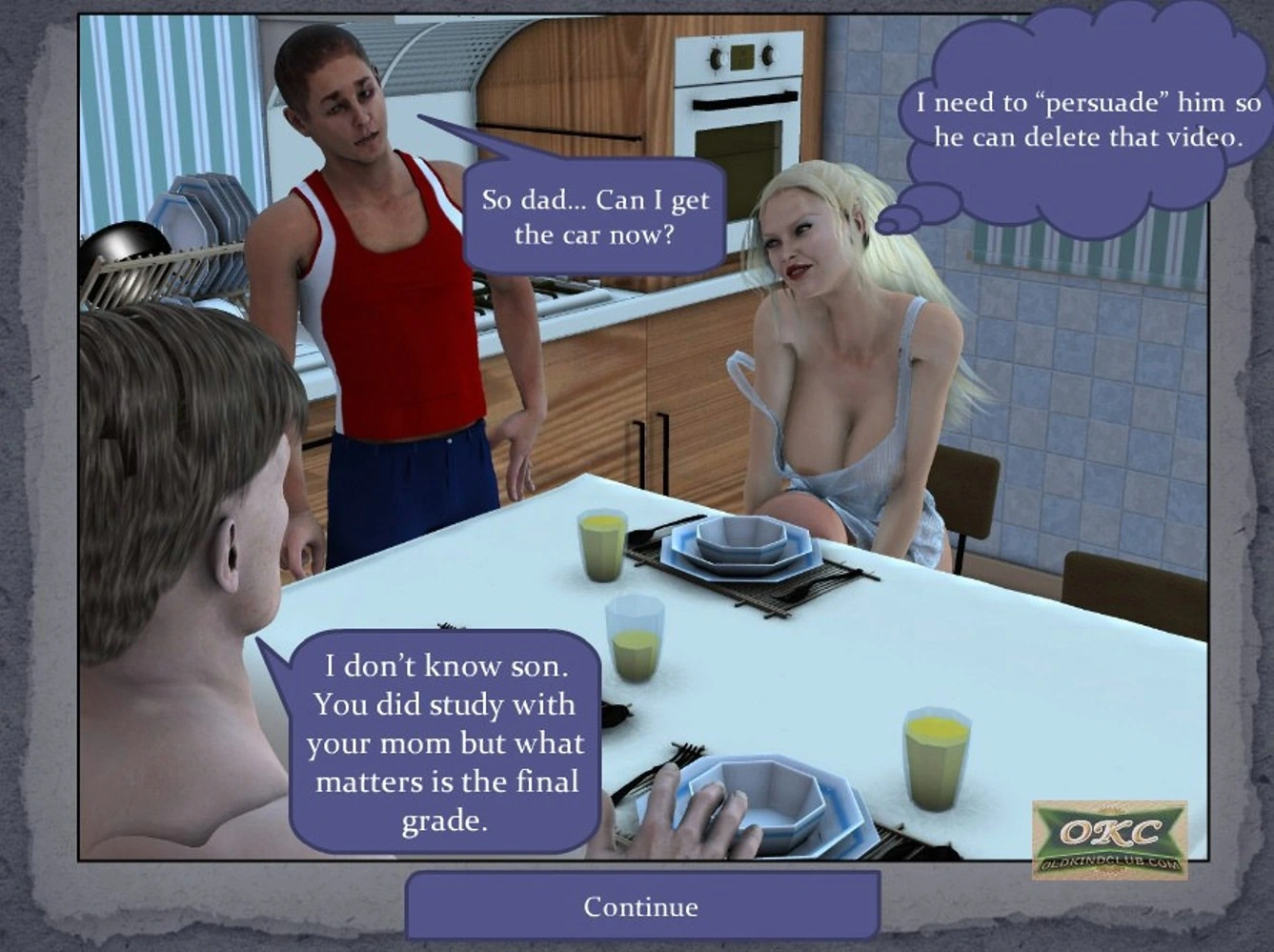Click the Continue button
The image size is (1274, 952).
coord(641,906)
